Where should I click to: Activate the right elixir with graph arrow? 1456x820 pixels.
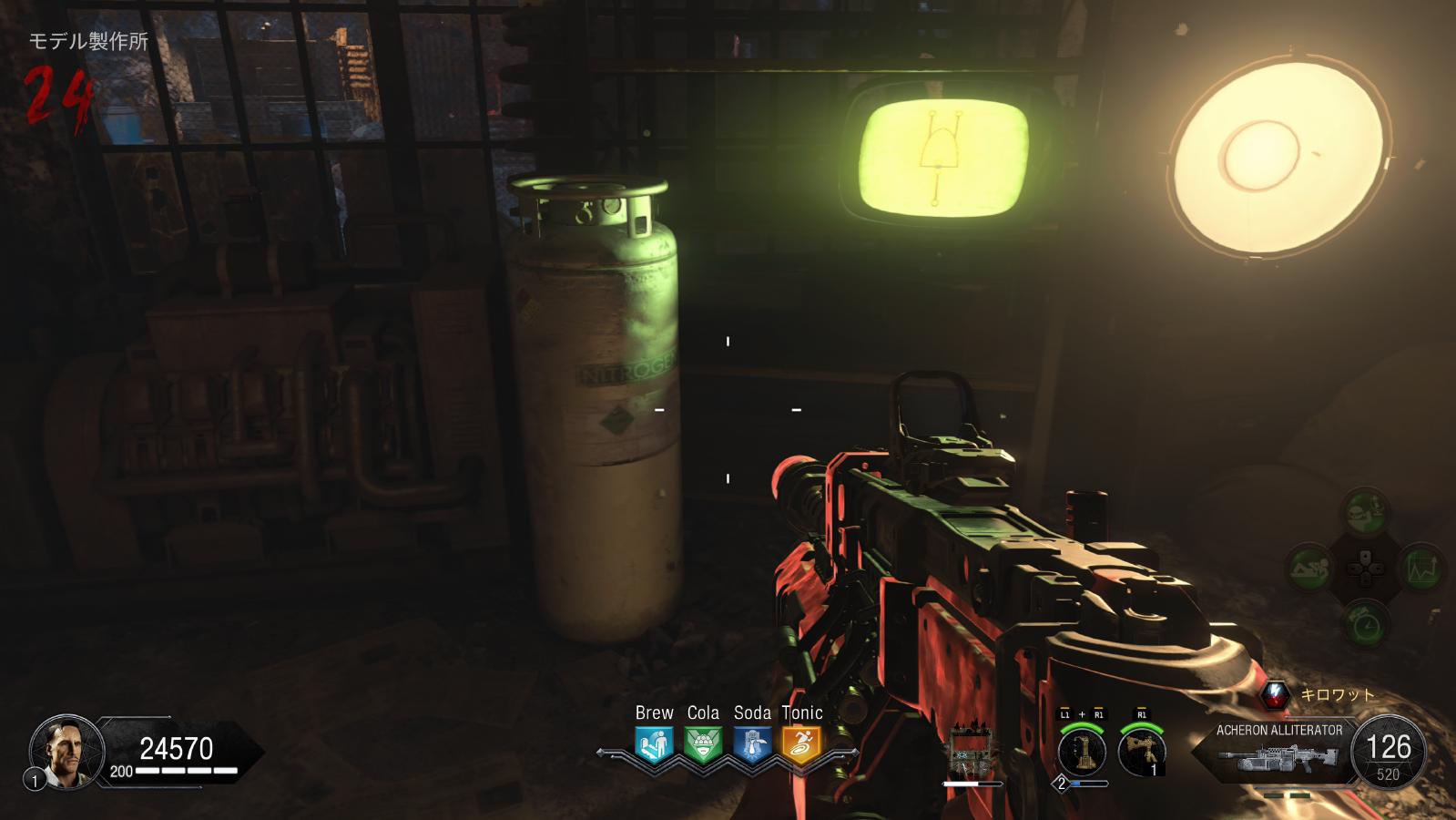tap(1420, 569)
